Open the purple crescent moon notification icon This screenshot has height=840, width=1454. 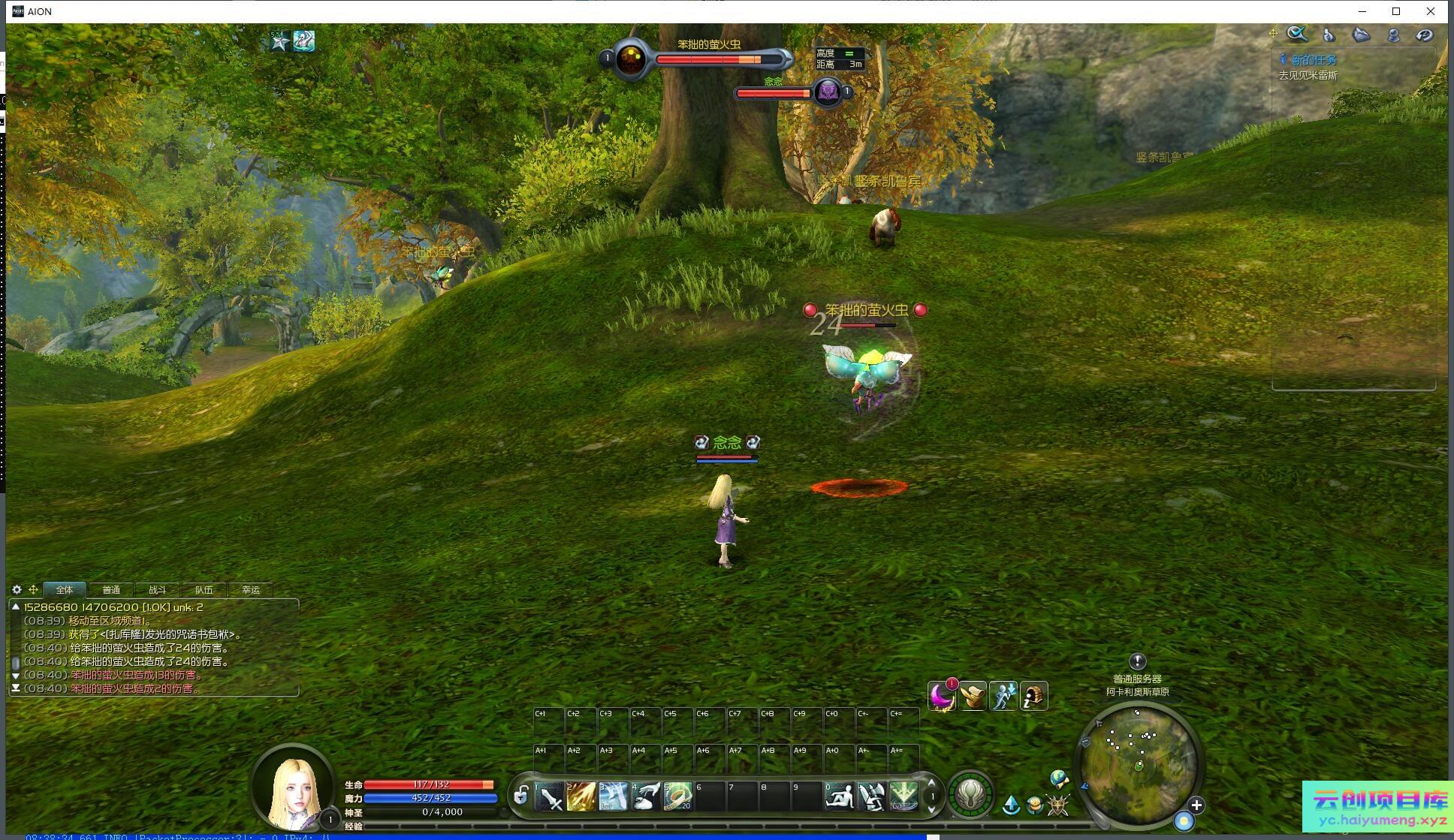point(941,697)
